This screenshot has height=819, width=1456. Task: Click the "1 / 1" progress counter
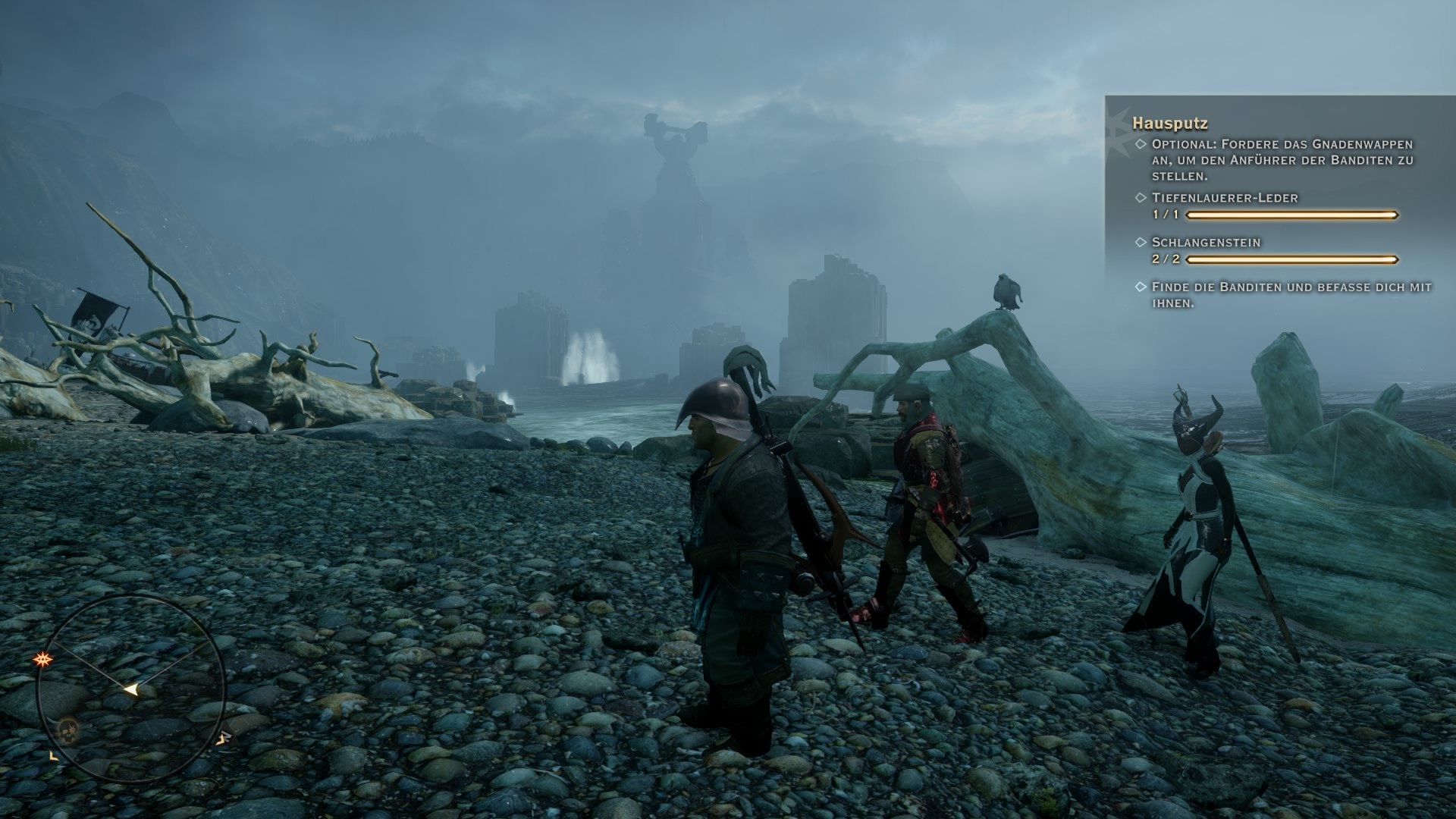(1165, 215)
